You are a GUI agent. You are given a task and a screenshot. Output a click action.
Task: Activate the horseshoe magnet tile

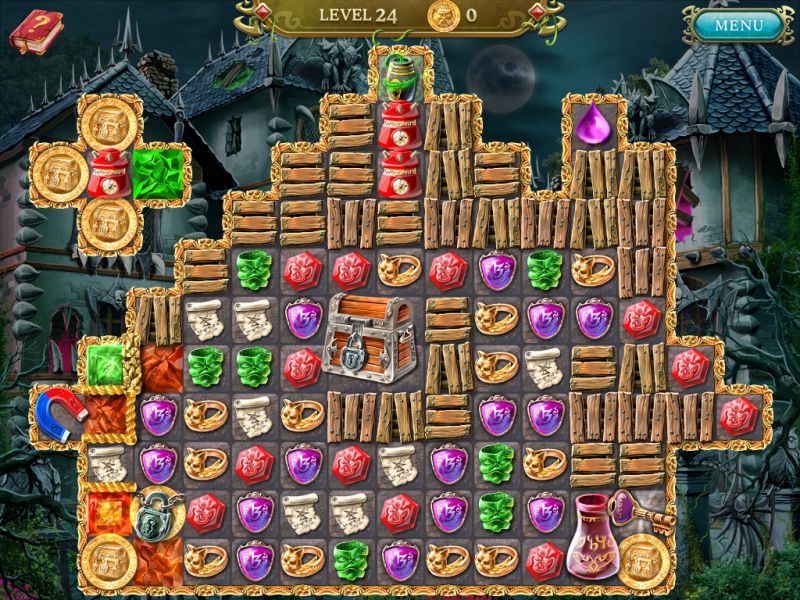click(x=57, y=414)
